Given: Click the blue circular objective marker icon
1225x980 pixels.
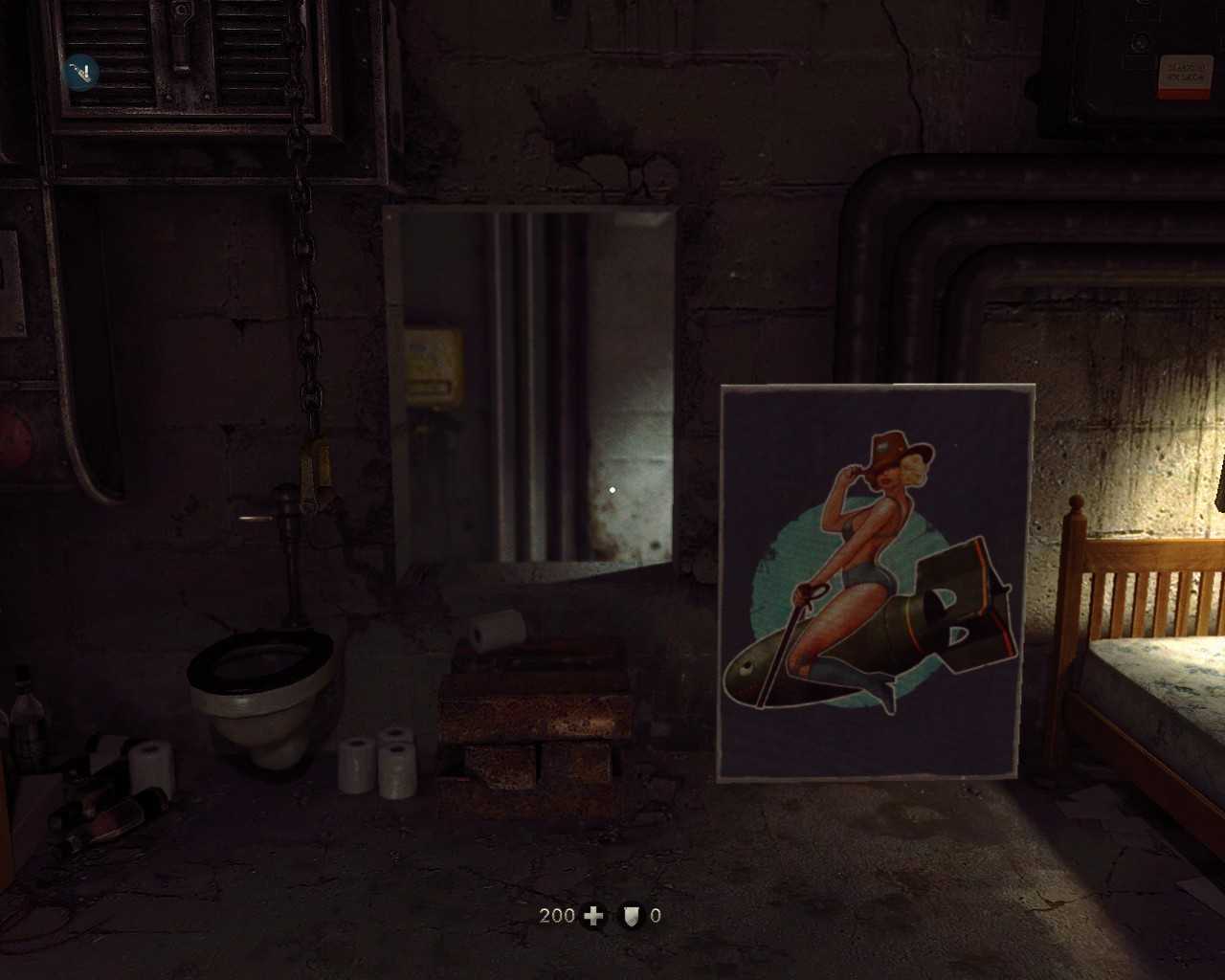Looking at the screenshot, I should pyautogui.click(x=81, y=72).
